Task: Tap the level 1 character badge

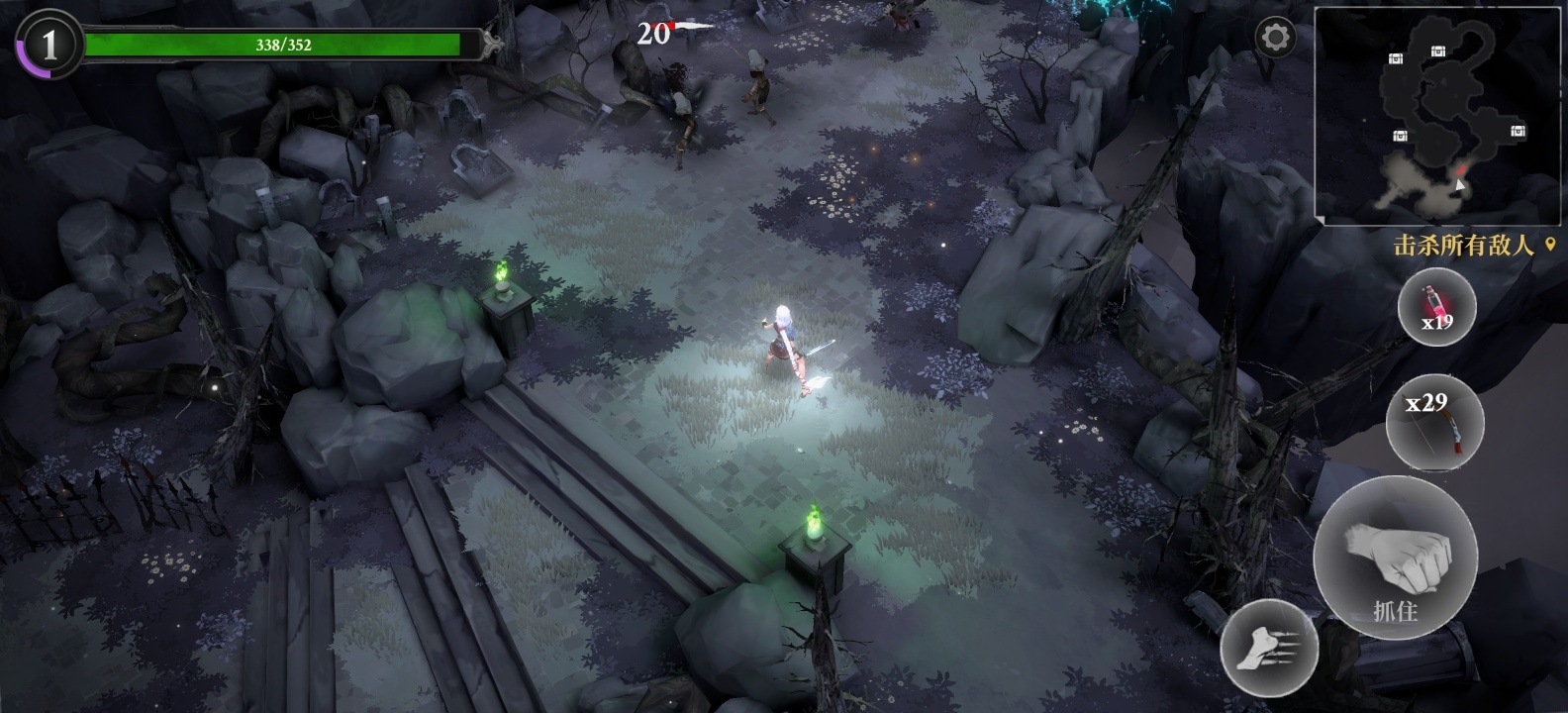Action: pyautogui.click(x=49, y=45)
